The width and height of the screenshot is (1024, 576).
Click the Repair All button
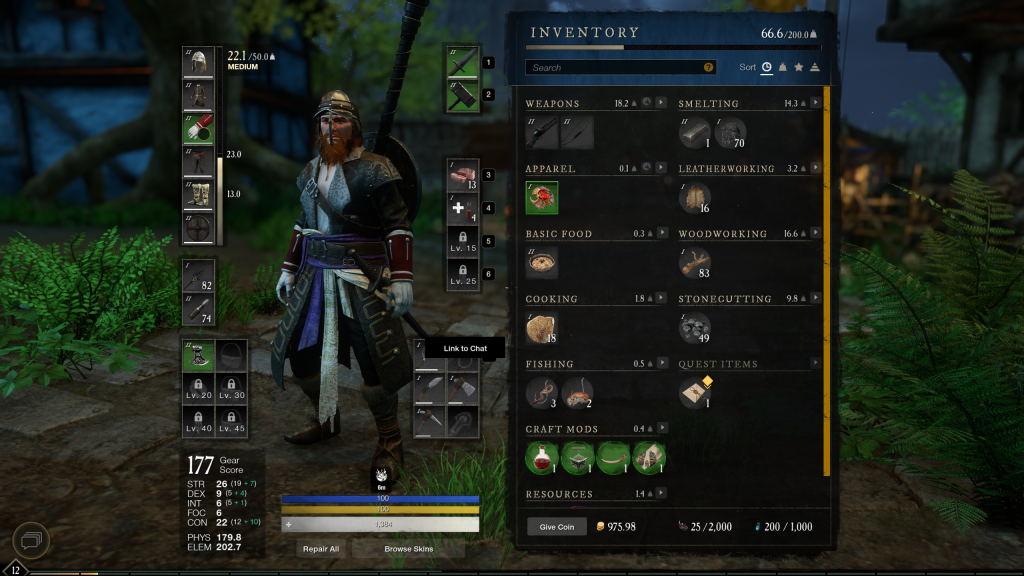tap(319, 549)
